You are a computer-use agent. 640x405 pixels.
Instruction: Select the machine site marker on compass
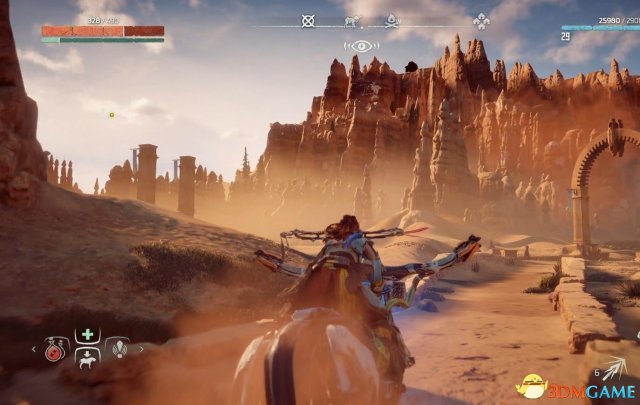tap(352, 20)
